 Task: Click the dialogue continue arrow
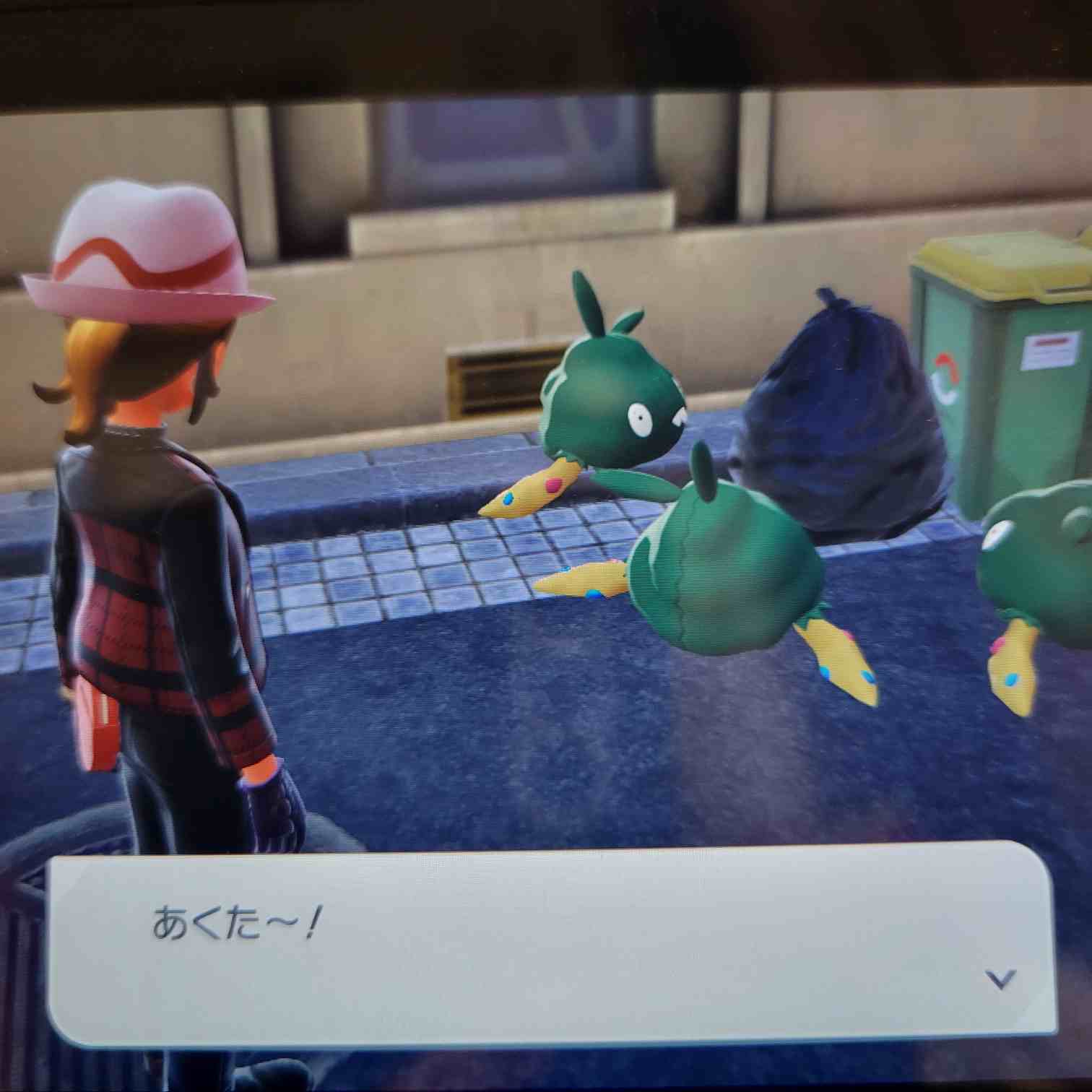[x=1000, y=979]
